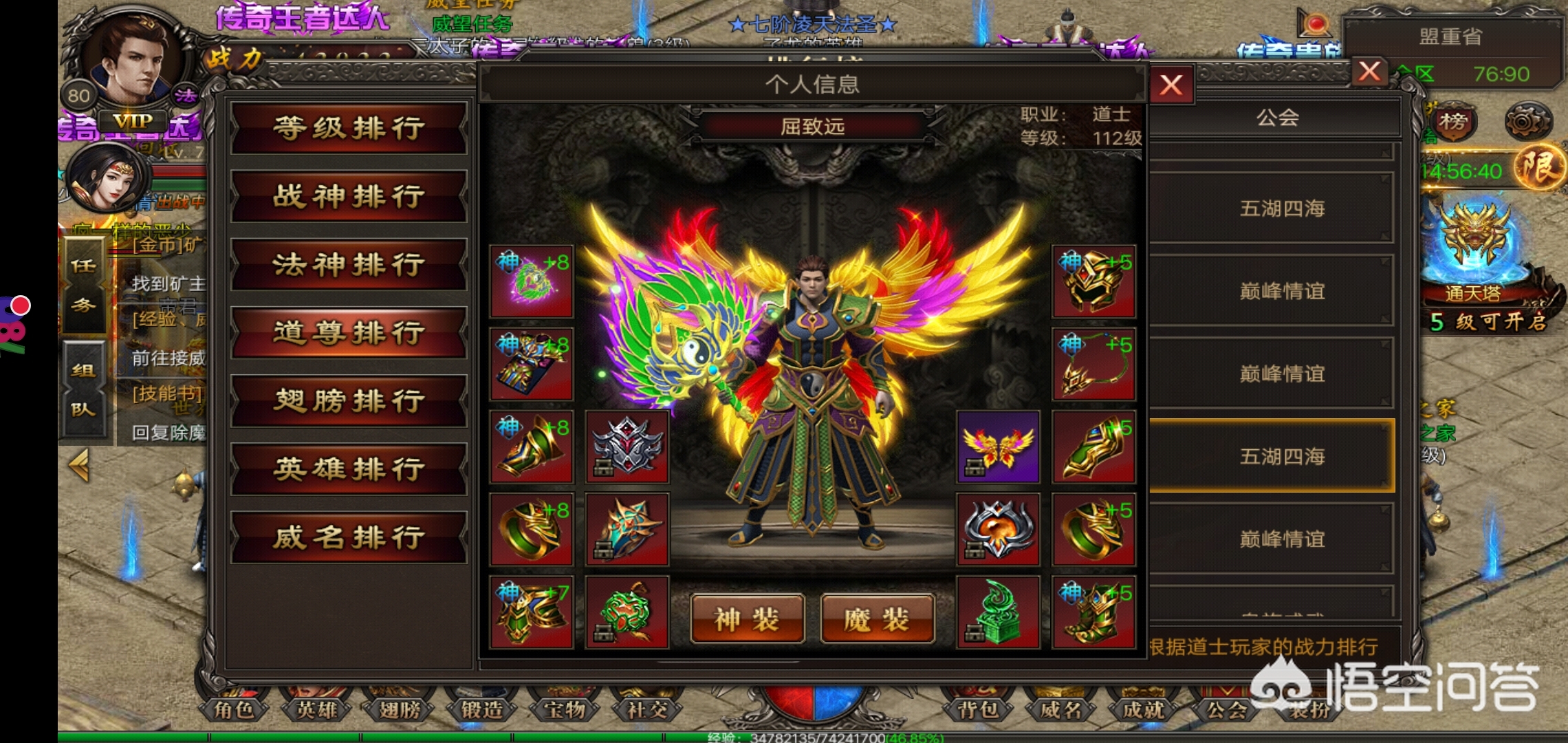Image resolution: width=1568 pixels, height=743 pixels.
Task: Open the 任务 quest tab
Action: 83,286
